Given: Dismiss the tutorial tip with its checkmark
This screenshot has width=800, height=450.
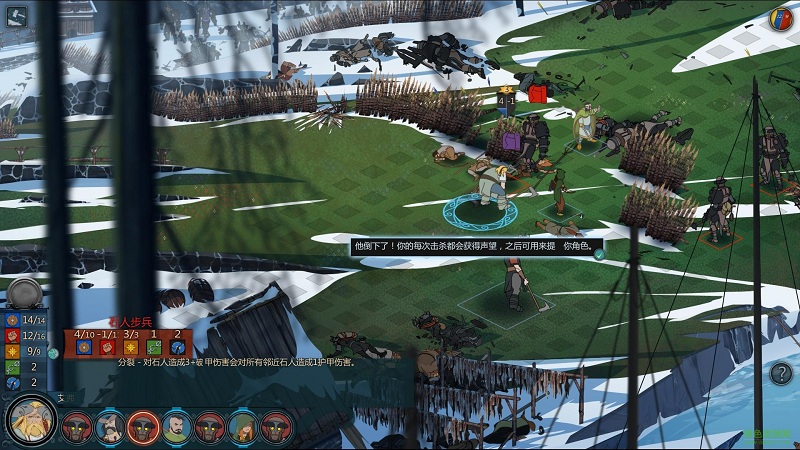Looking at the screenshot, I should (x=598, y=254).
